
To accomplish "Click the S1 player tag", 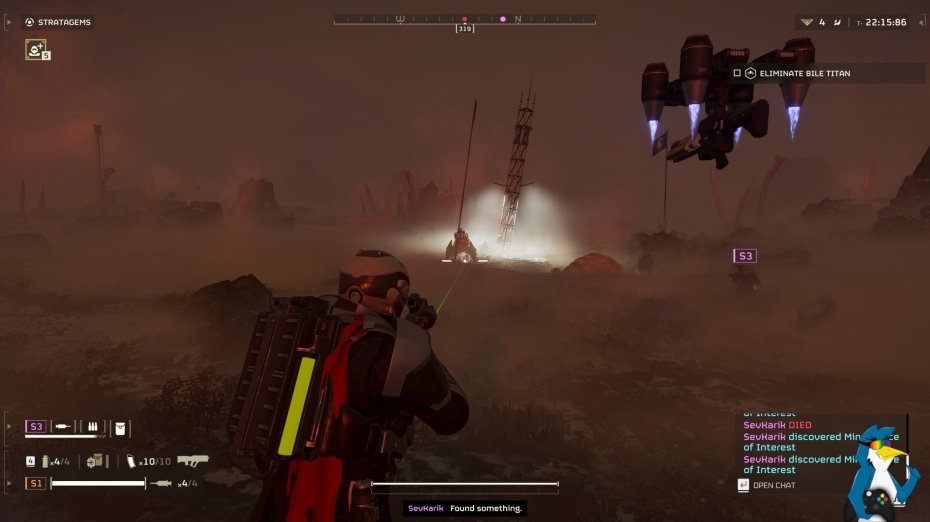I will pos(36,483).
